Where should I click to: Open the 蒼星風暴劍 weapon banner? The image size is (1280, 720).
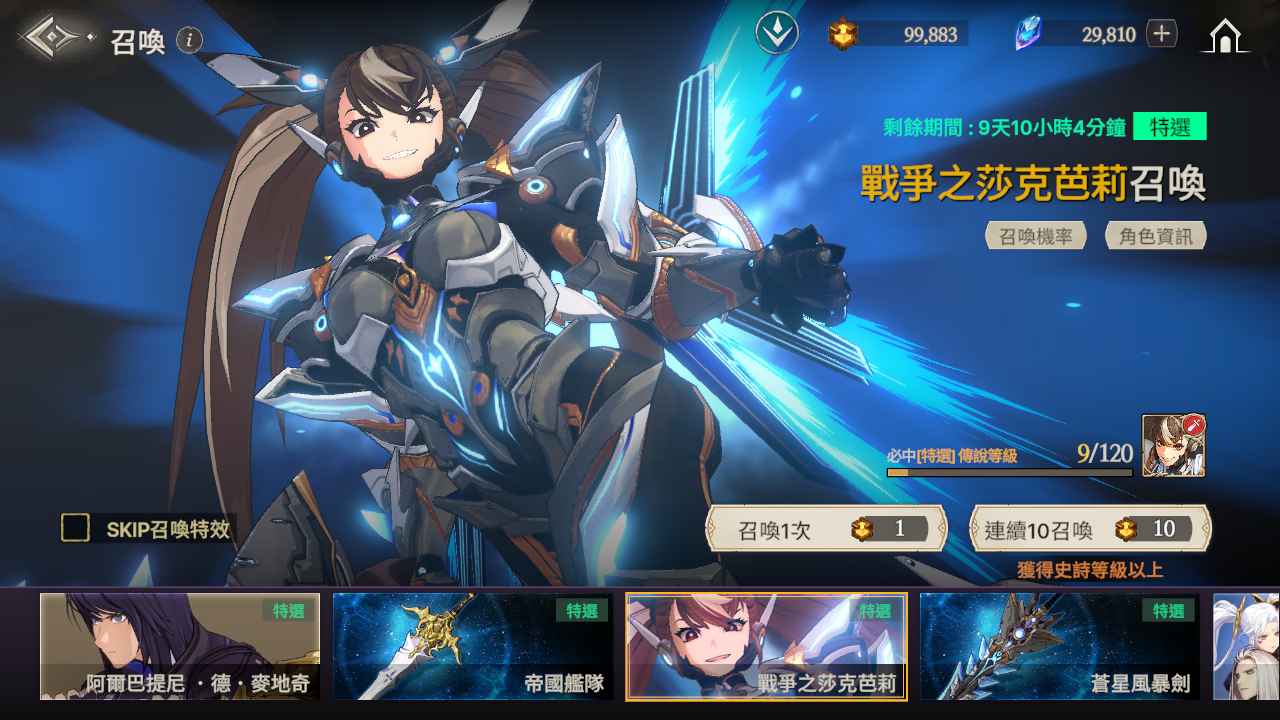click(1059, 646)
